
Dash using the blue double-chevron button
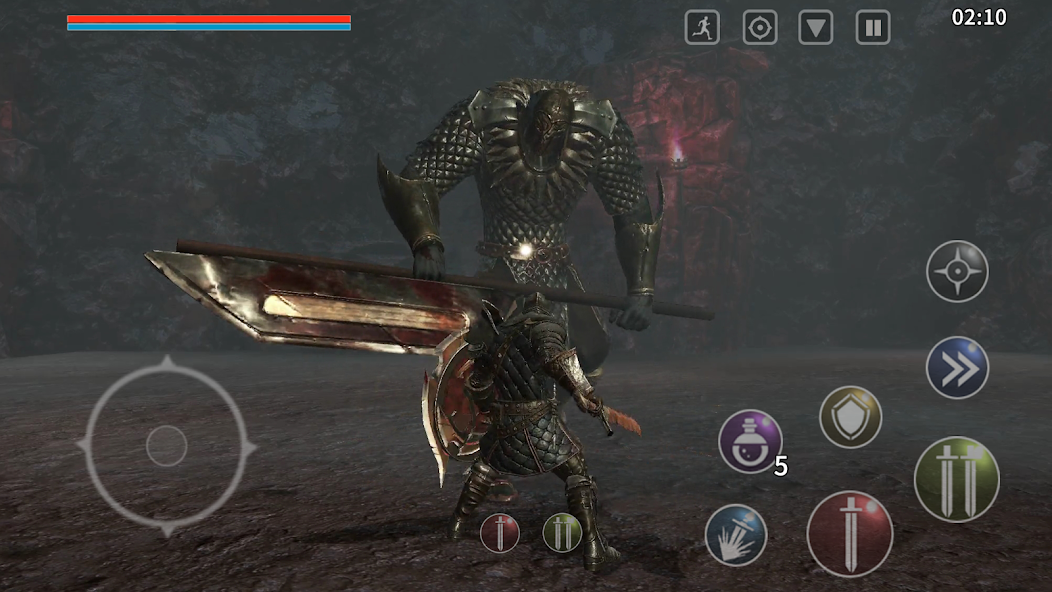957,368
